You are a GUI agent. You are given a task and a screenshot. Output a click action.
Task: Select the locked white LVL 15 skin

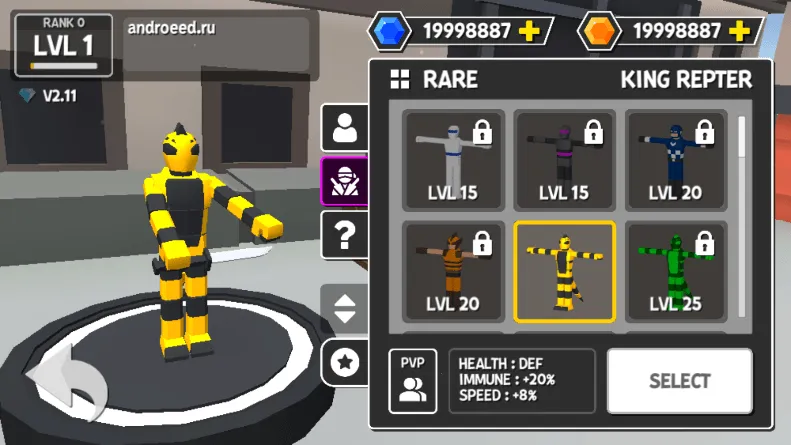point(452,160)
